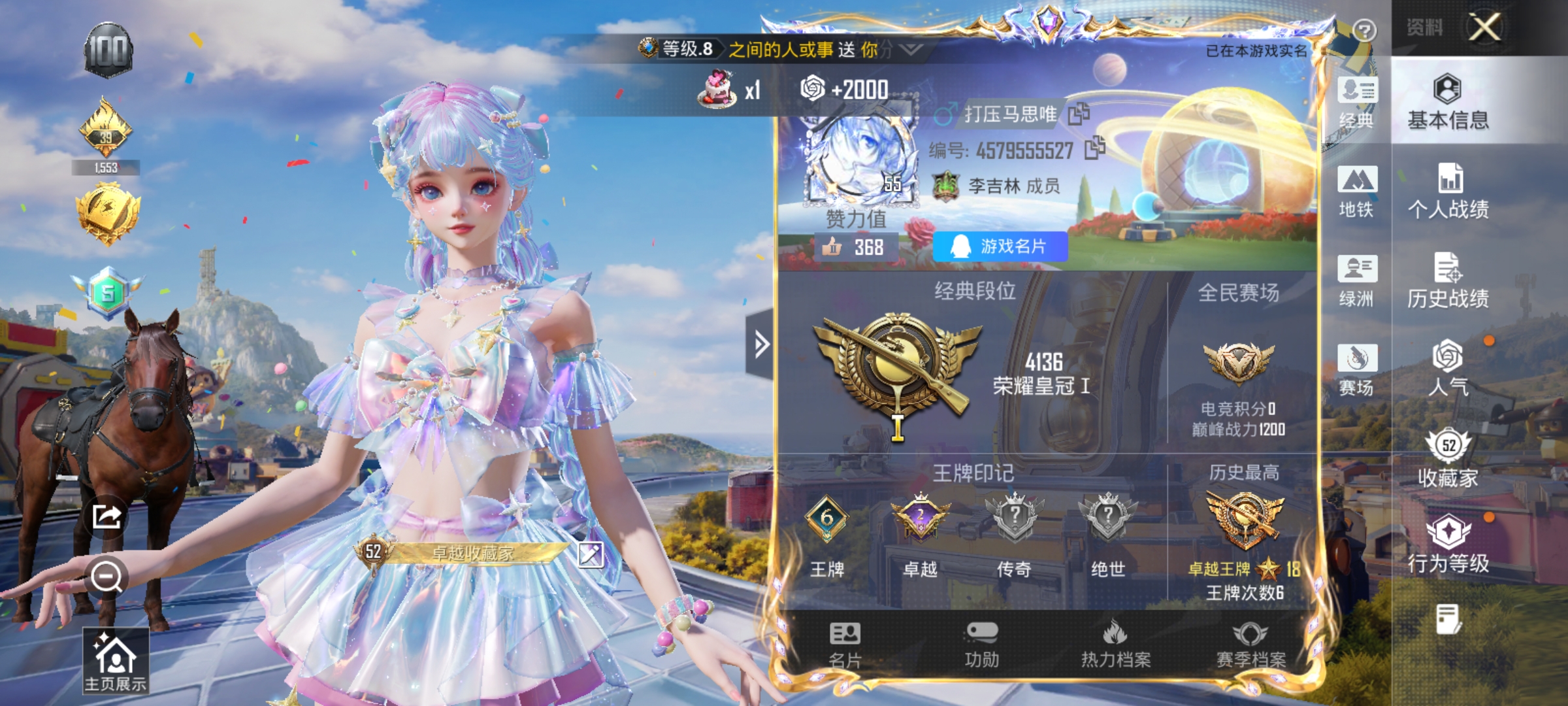Open the 绿洲 (Oasis) mode panel
Image resolution: width=1568 pixels, height=706 pixels.
(x=1357, y=281)
